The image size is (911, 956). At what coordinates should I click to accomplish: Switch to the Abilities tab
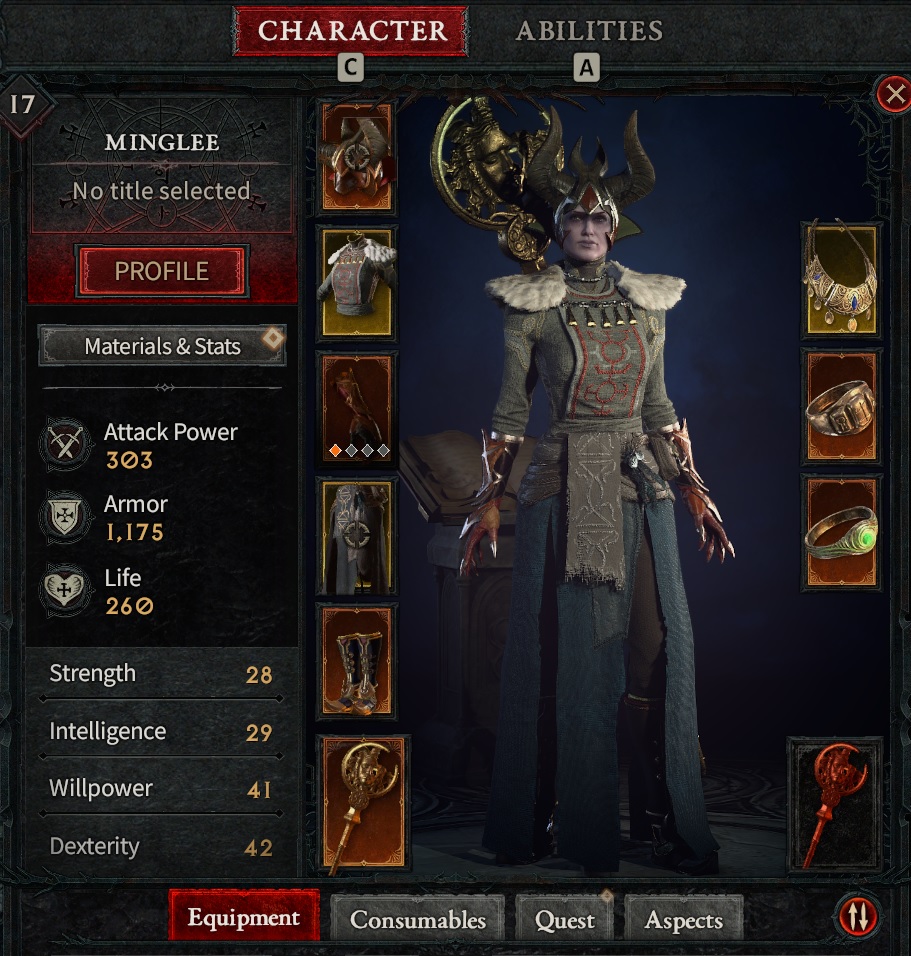pyautogui.click(x=588, y=31)
